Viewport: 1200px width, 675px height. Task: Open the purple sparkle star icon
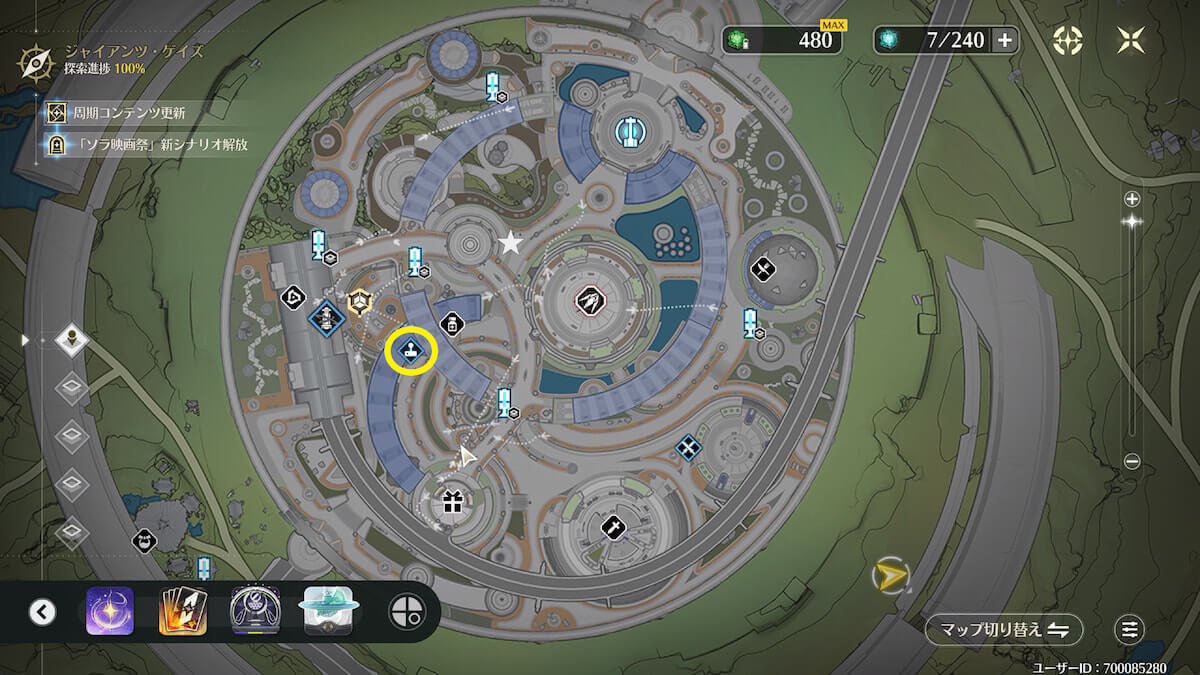click(x=110, y=611)
